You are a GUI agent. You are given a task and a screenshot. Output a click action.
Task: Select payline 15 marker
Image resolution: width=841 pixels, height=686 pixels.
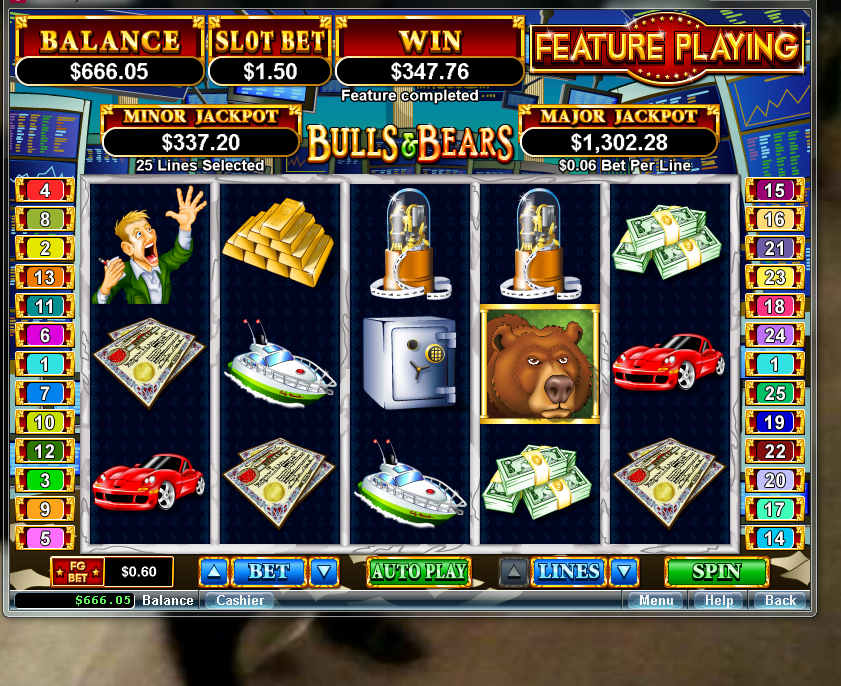click(774, 190)
